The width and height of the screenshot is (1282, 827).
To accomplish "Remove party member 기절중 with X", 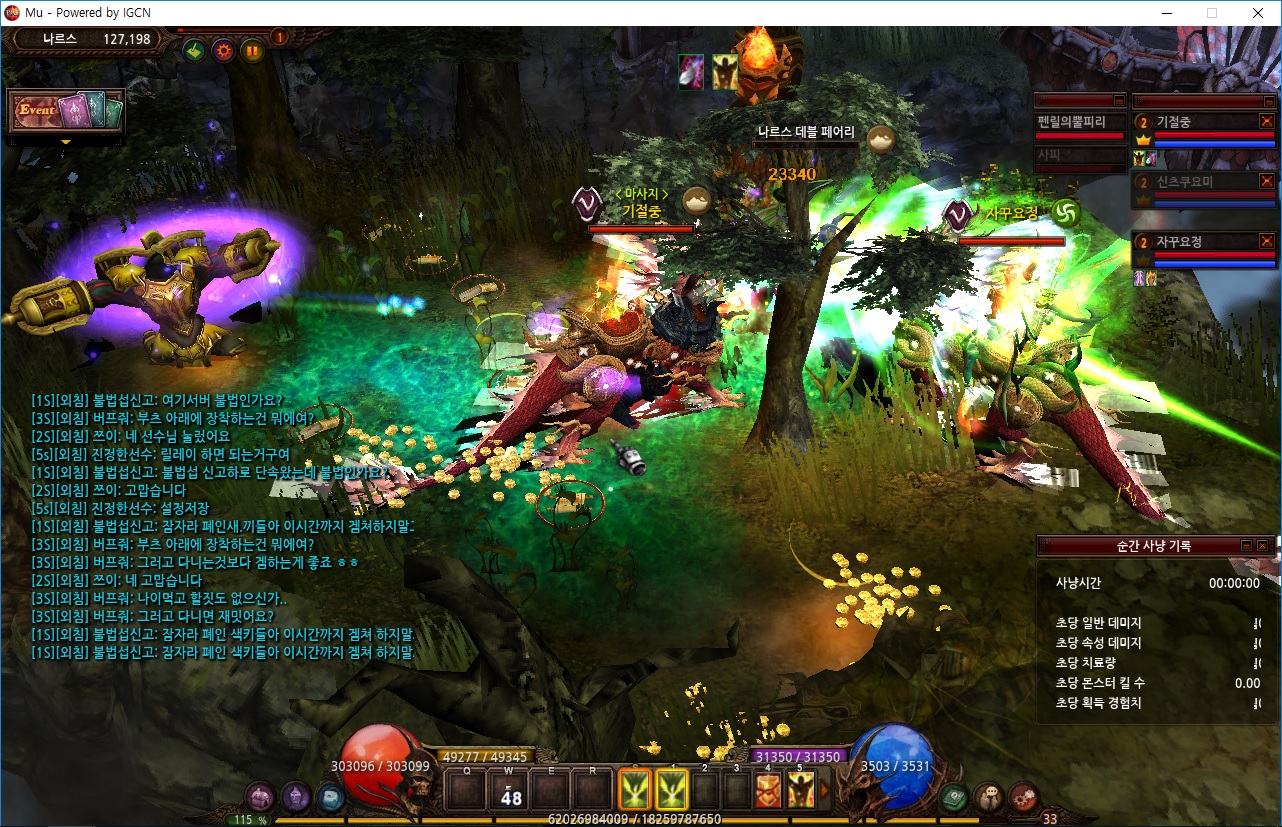I will click(1266, 121).
